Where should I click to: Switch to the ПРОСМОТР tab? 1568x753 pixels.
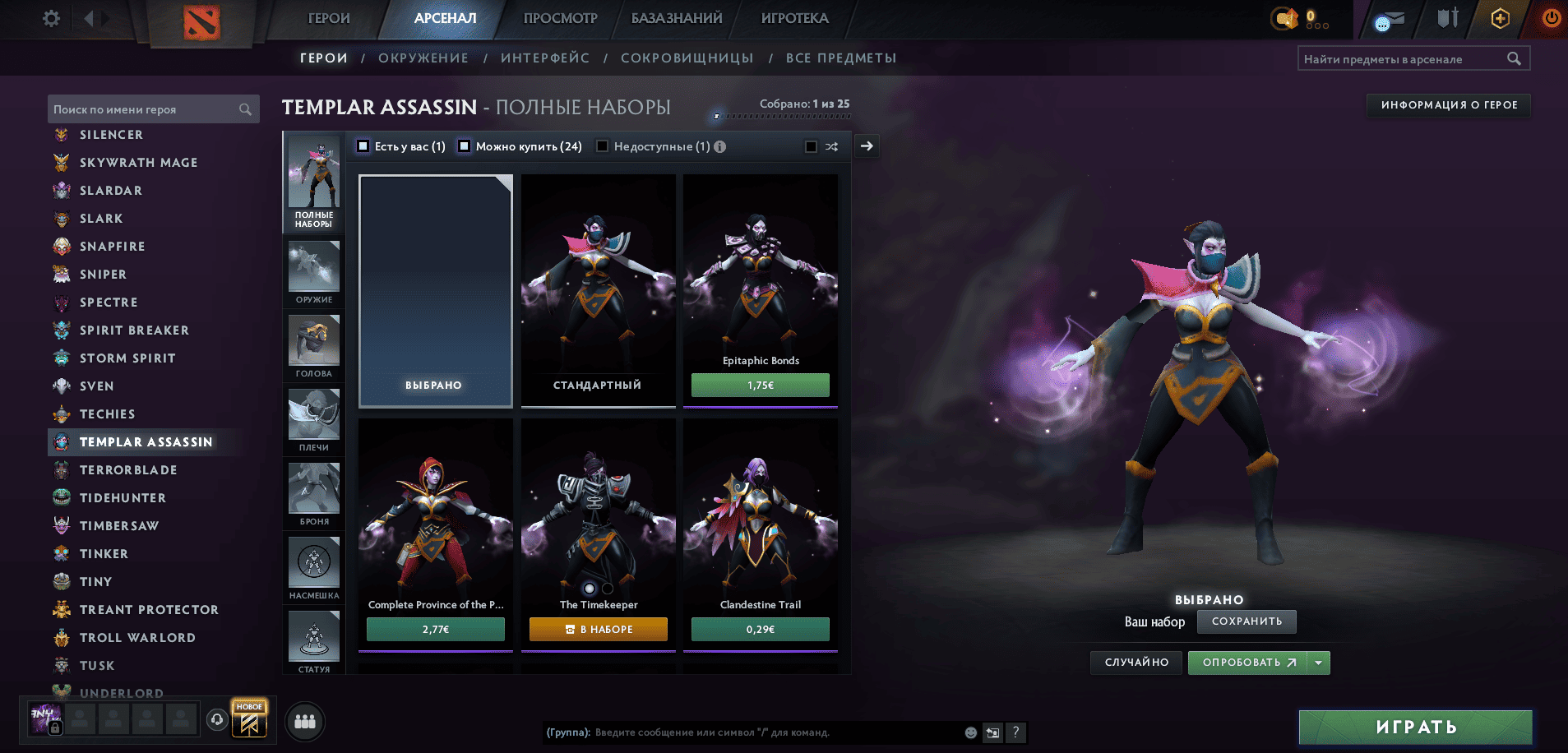click(559, 18)
